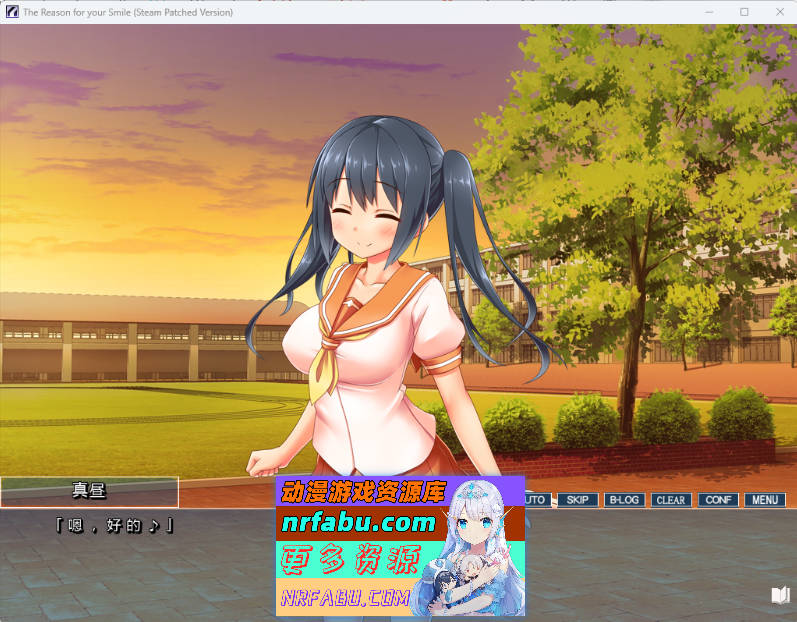This screenshot has height=622, width=797.
Task: Close the game window
Action: click(775, 12)
